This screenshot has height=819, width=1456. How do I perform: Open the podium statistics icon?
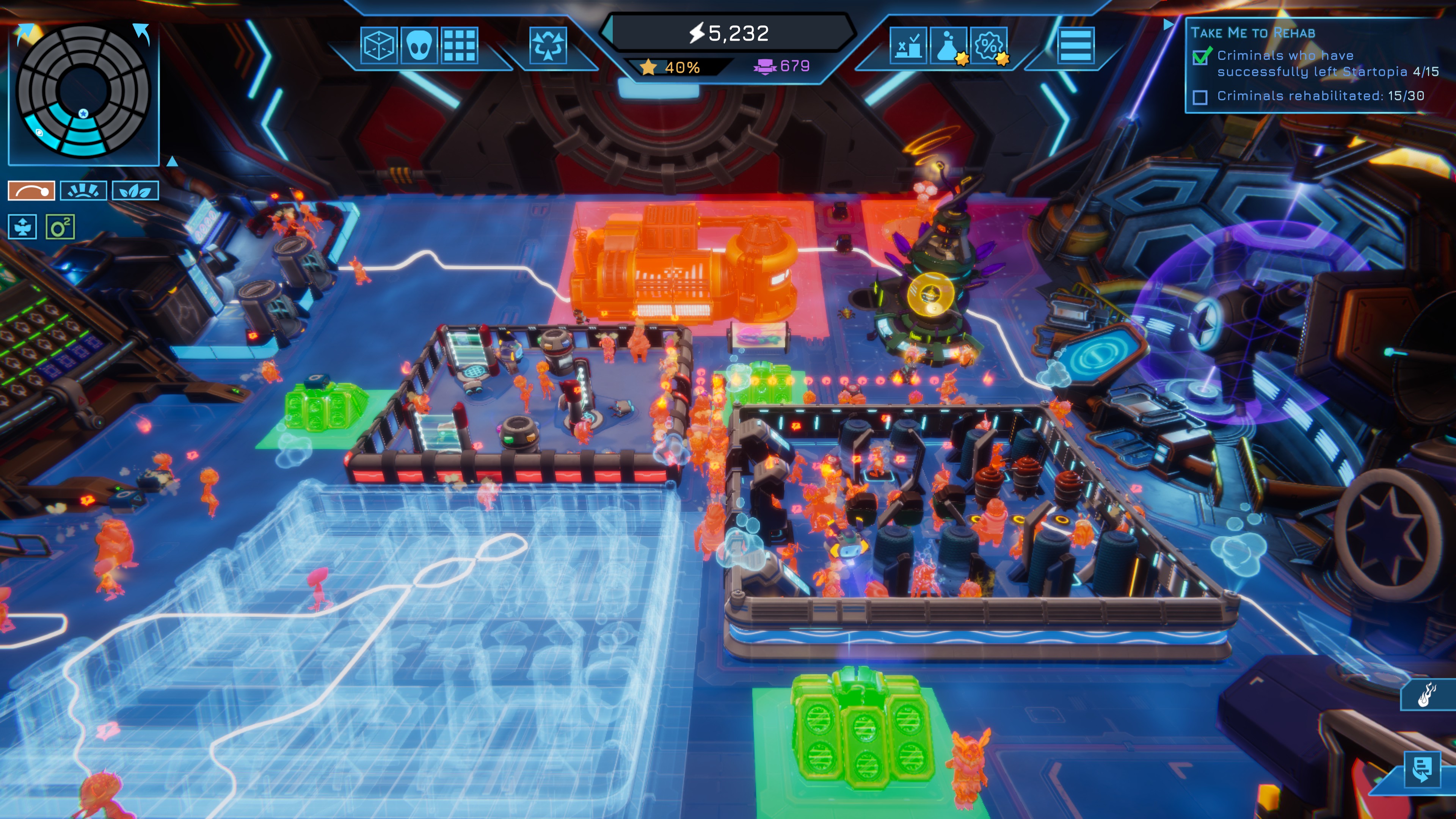[908, 45]
